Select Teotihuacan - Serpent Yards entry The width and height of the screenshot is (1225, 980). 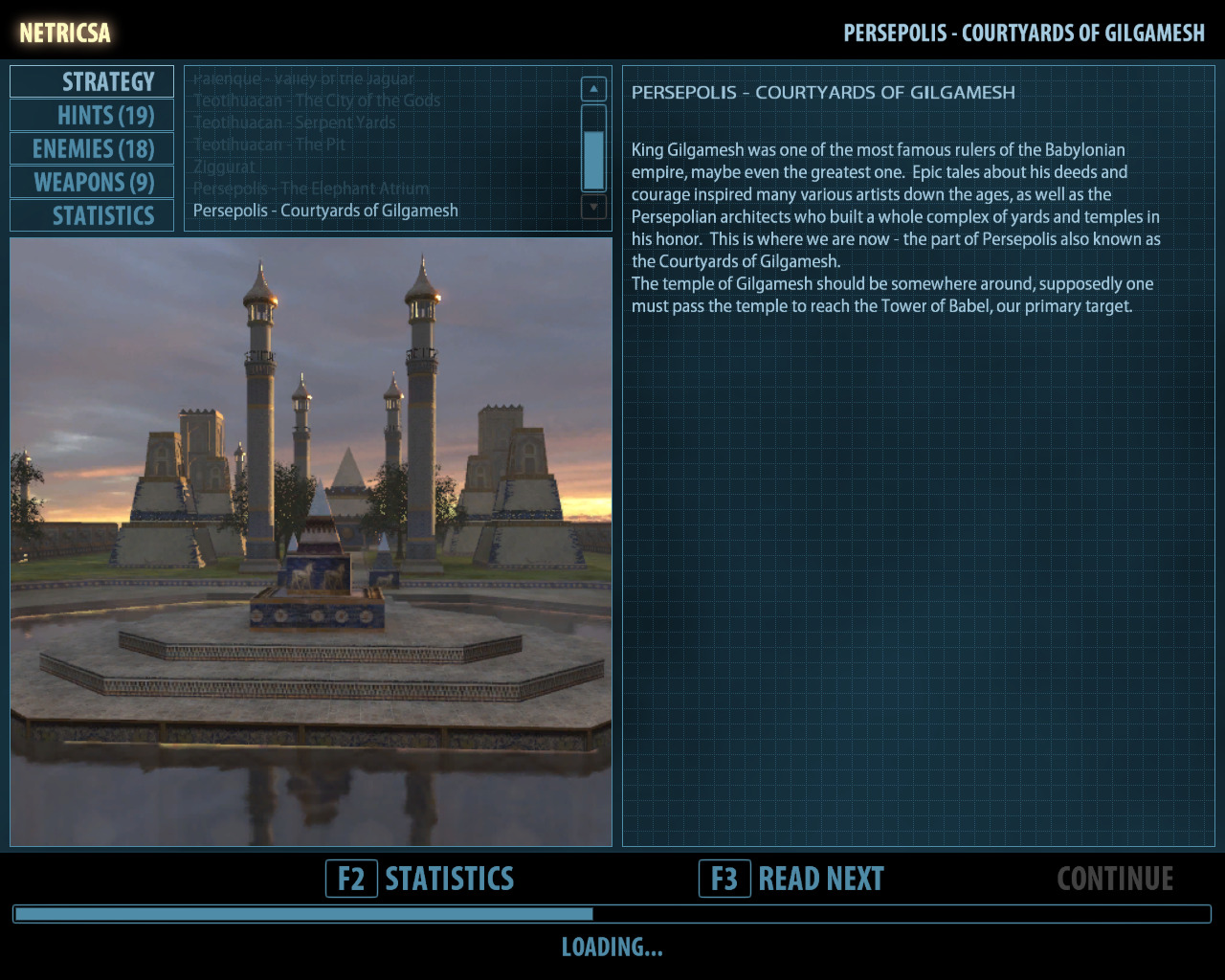[x=294, y=122]
